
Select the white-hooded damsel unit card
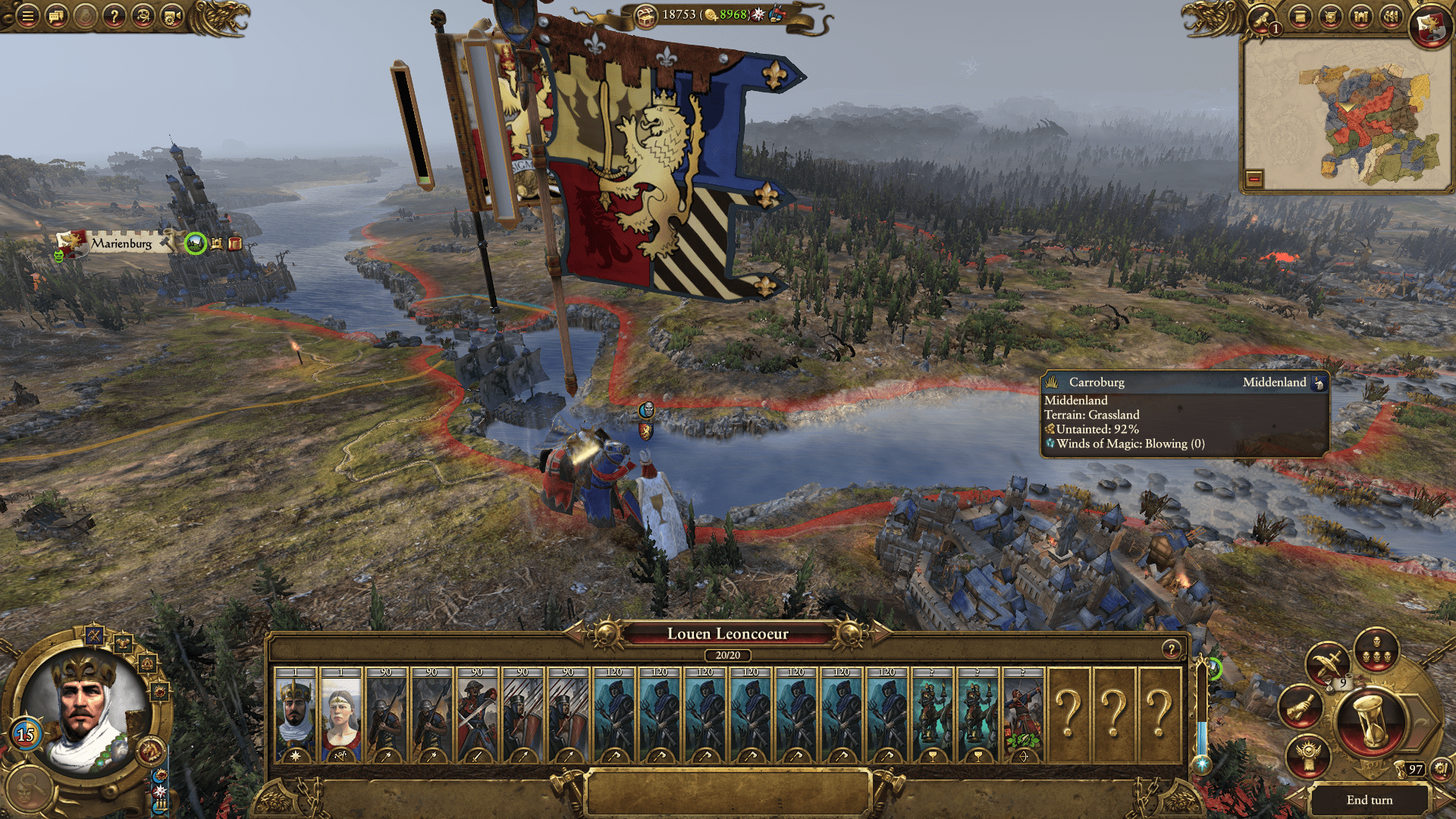(341, 714)
